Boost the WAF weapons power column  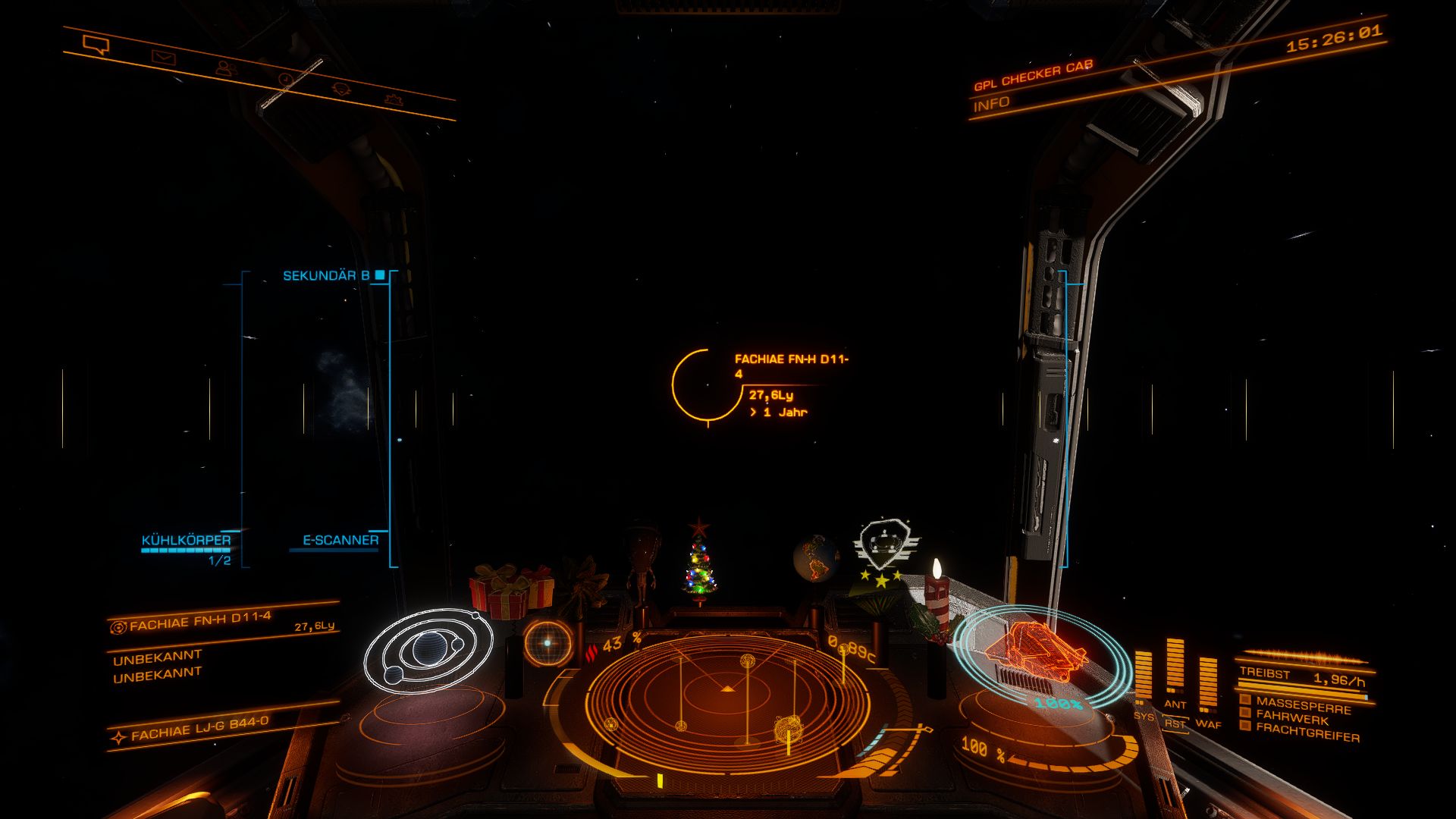(1208, 682)
